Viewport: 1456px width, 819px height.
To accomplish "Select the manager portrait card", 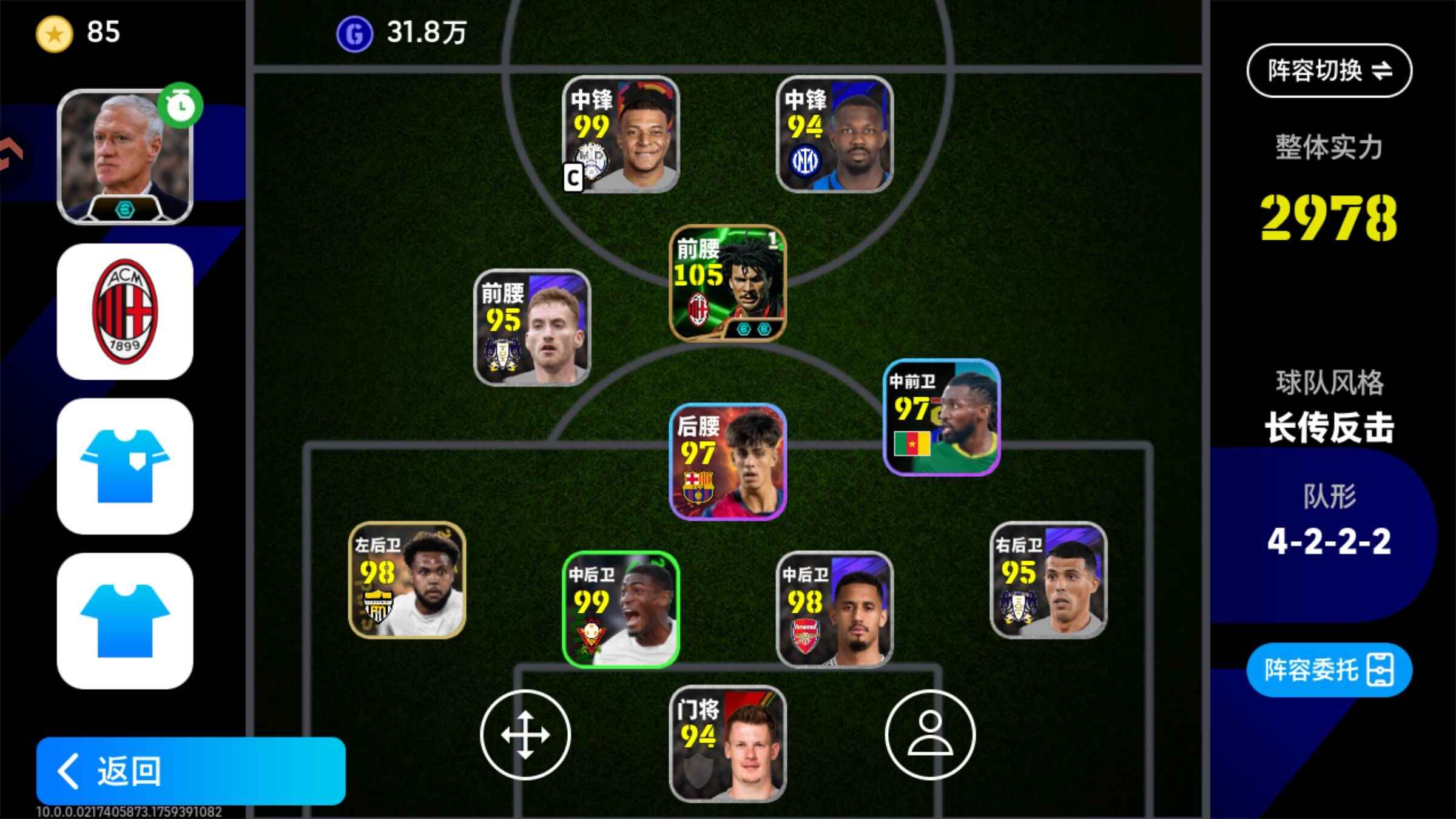I will (x=125, y=157).
